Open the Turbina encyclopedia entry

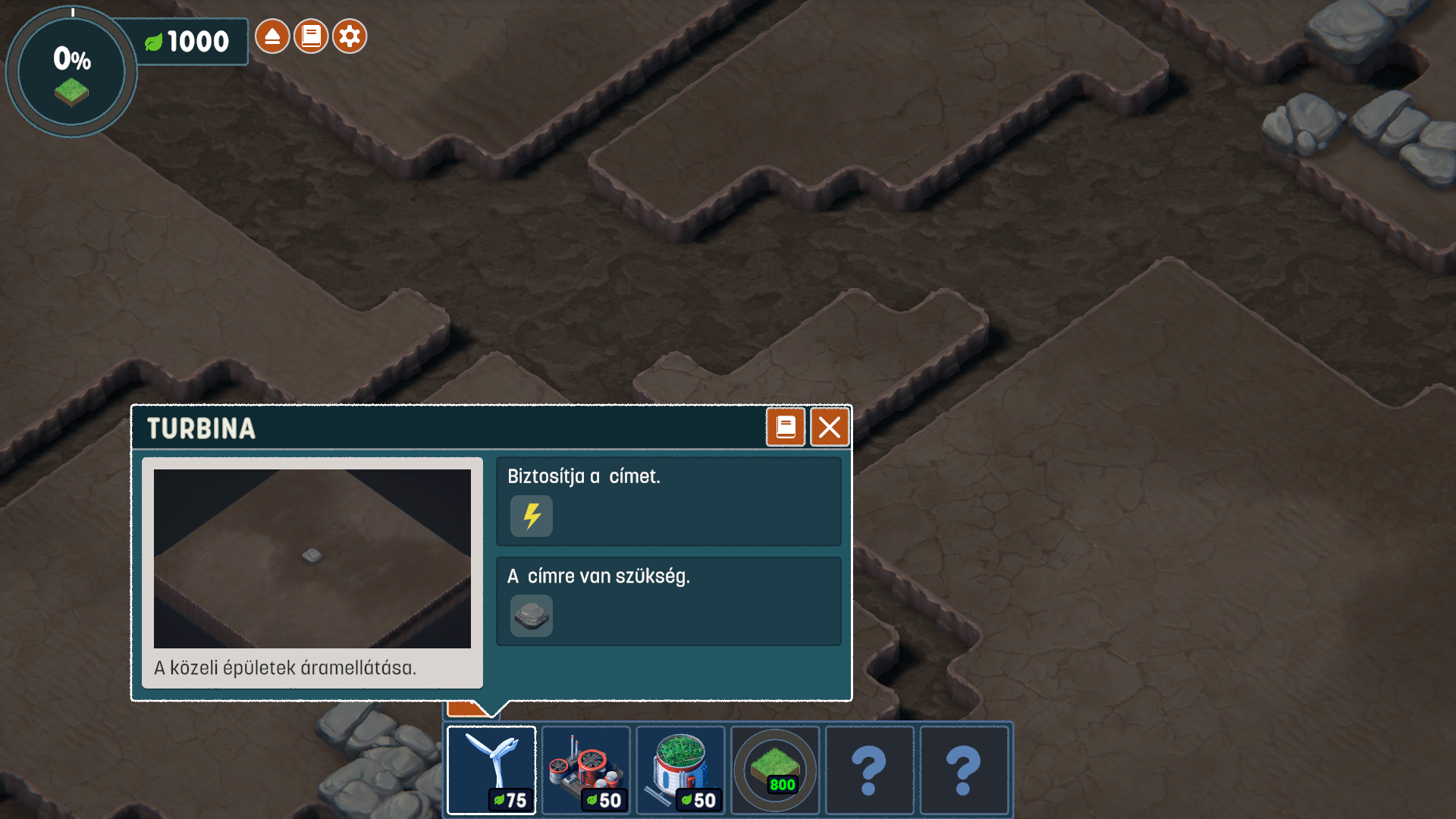click(x=785, y=428)
